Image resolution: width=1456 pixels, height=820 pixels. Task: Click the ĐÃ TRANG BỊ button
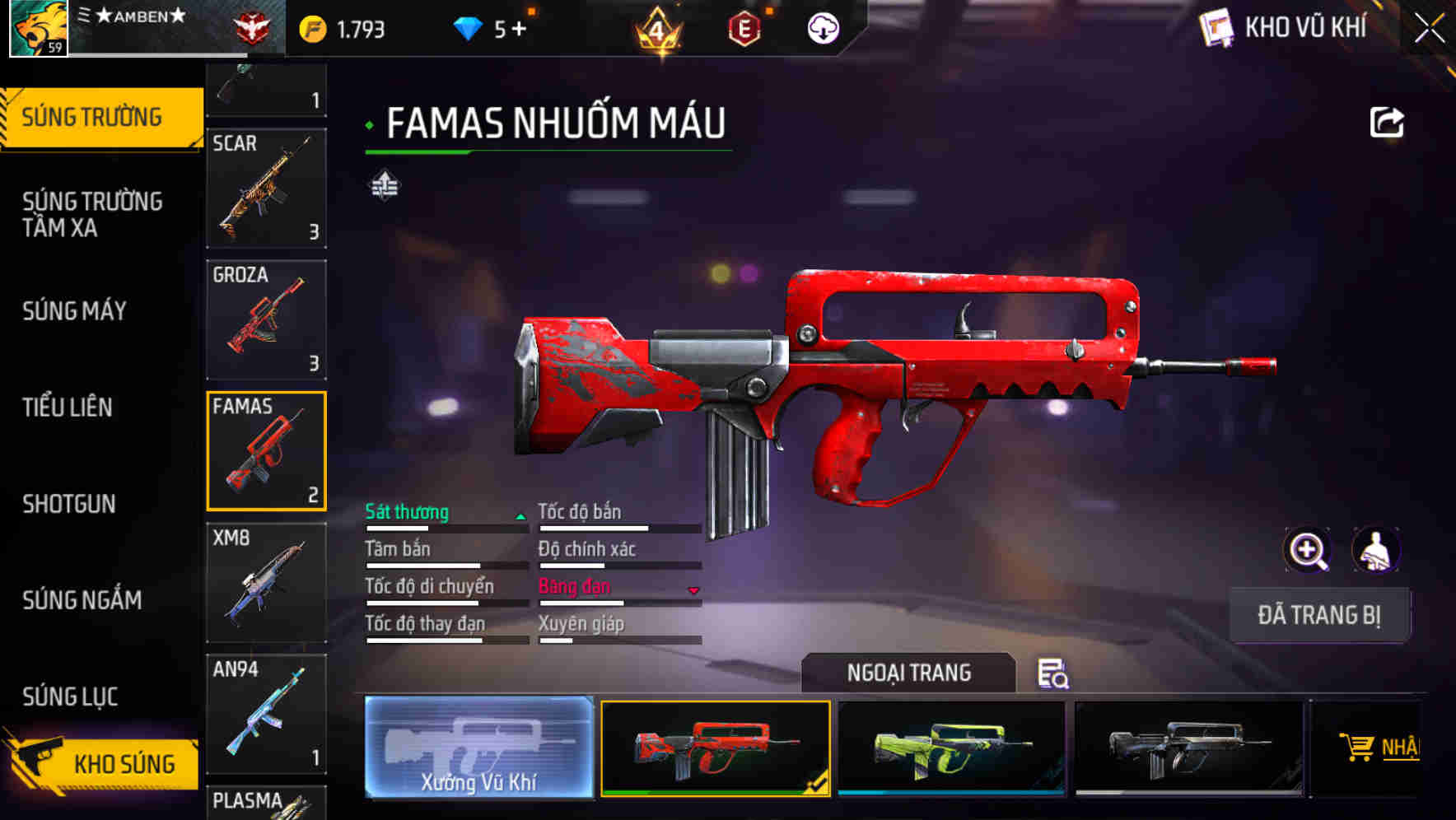[1319, 615]
